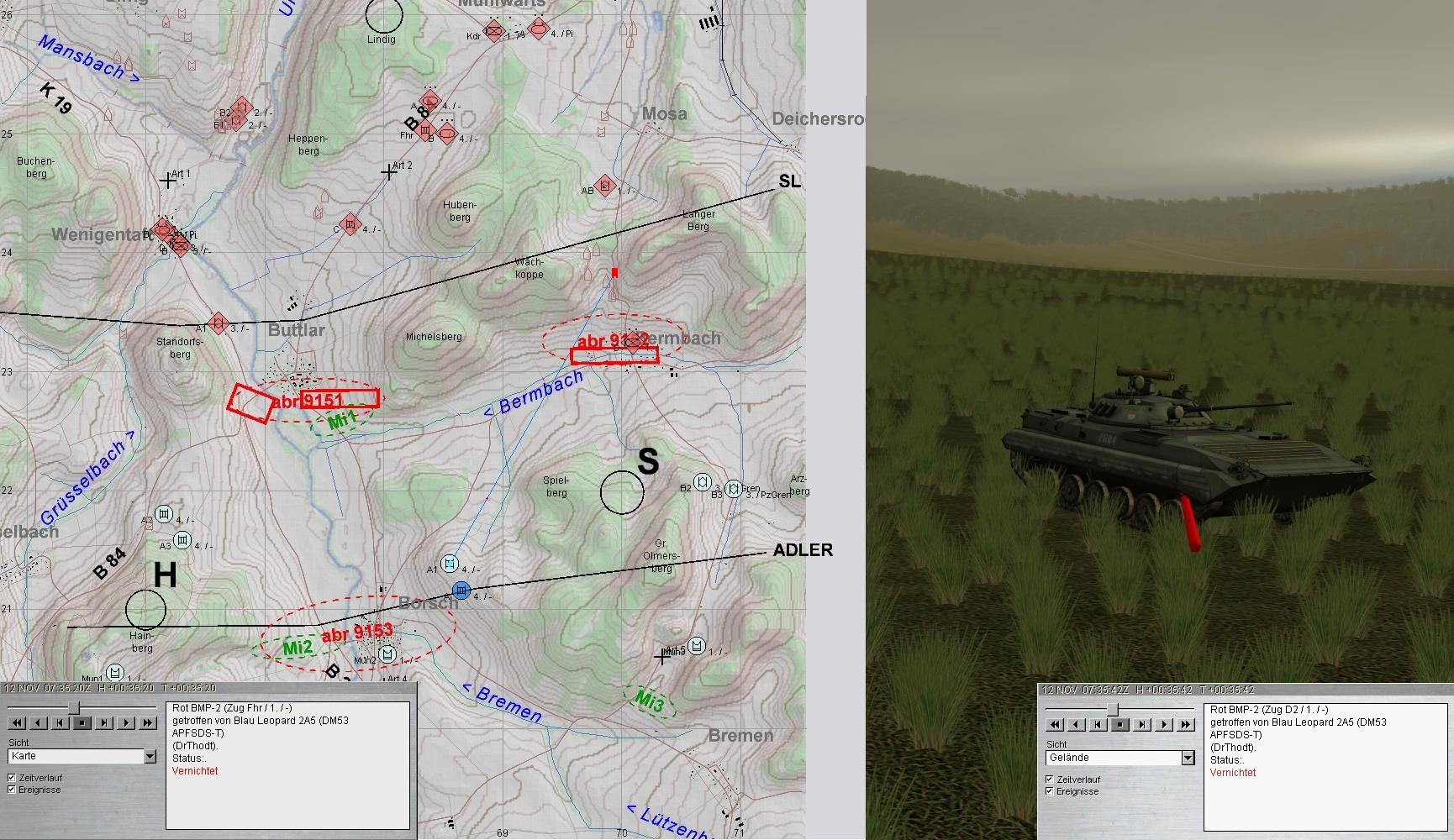Play the Karte map replay in reverse
The image size is (1454, 840).
[x=39, y=722]
